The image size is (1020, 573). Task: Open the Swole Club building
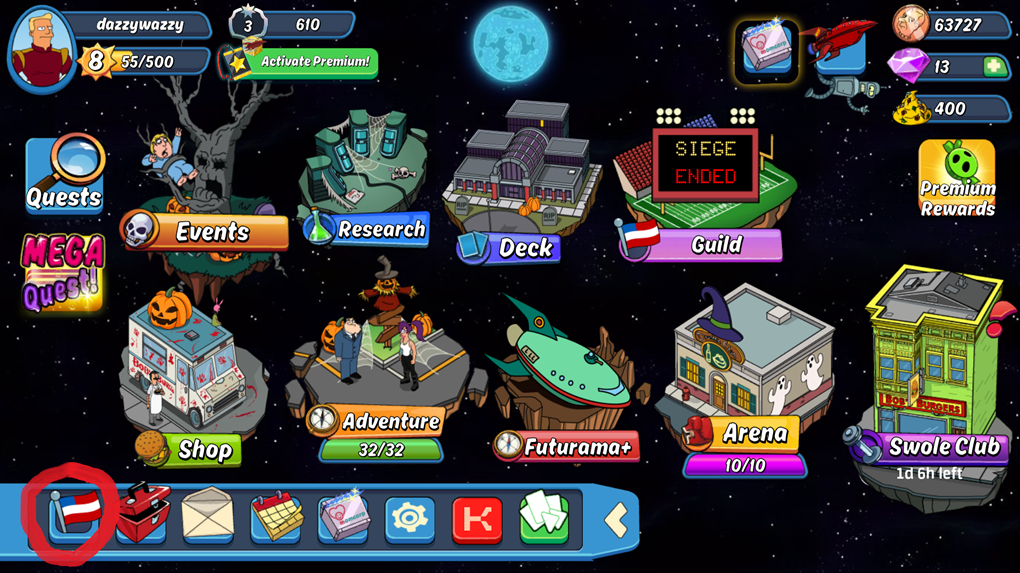(930, 447)
